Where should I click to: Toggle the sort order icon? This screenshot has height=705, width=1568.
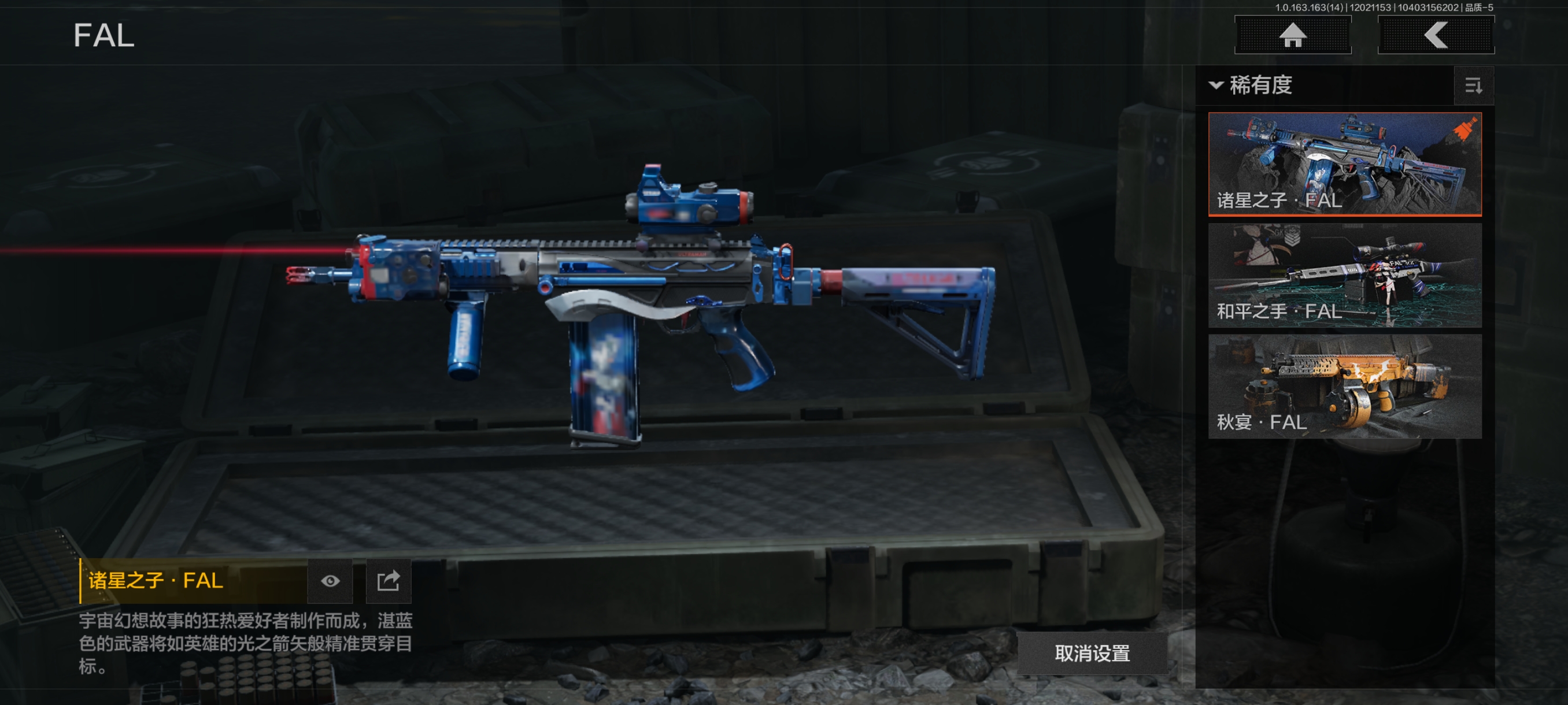tap(1473, 86)
